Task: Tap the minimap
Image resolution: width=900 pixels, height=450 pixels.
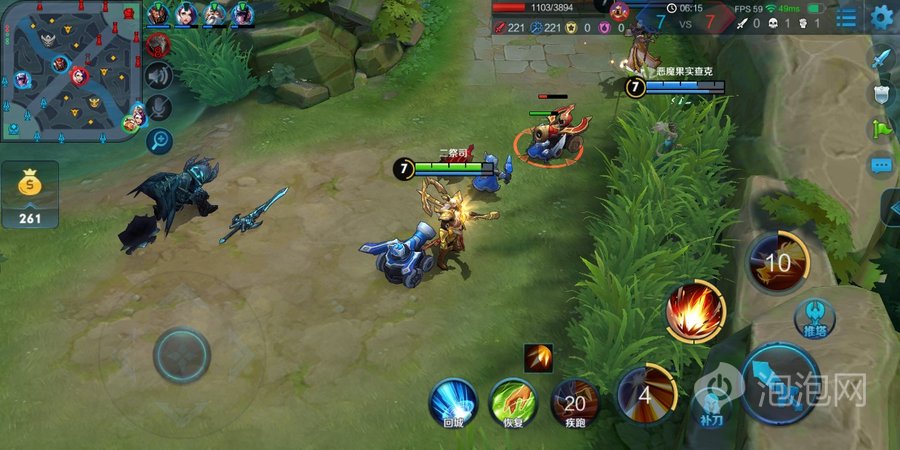Action: point(71,70)
